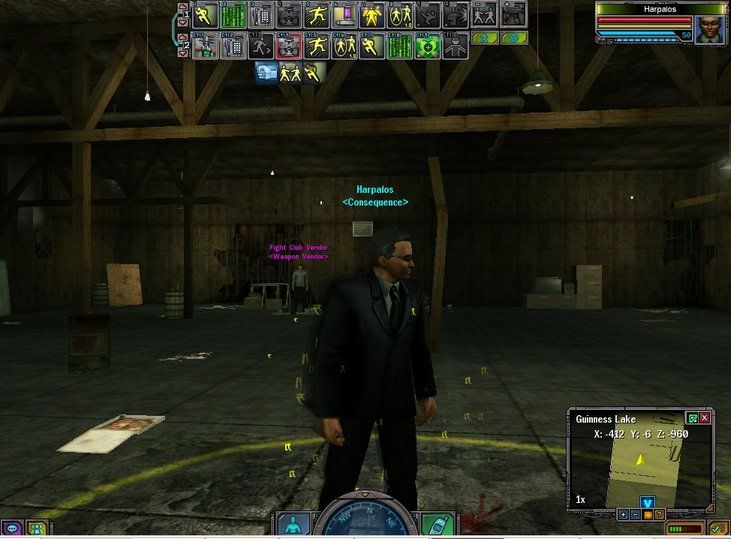Image resolution: width=731 pixels, height=539 pixels.
Task: Activate the purple scroll ability in hotbar
Action: [x=346, y=14]
